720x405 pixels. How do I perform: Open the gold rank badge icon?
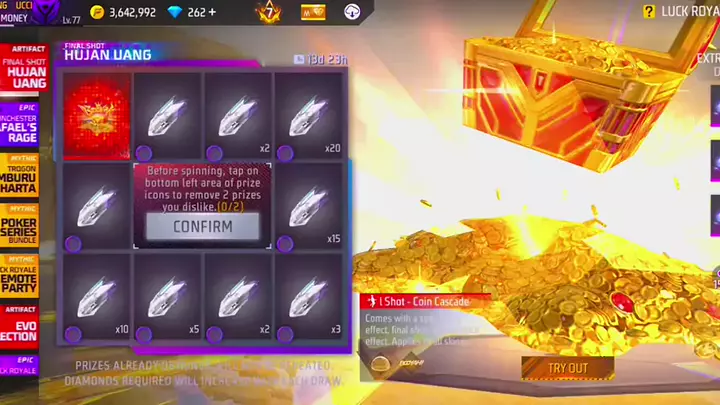(x=267, y=12)
